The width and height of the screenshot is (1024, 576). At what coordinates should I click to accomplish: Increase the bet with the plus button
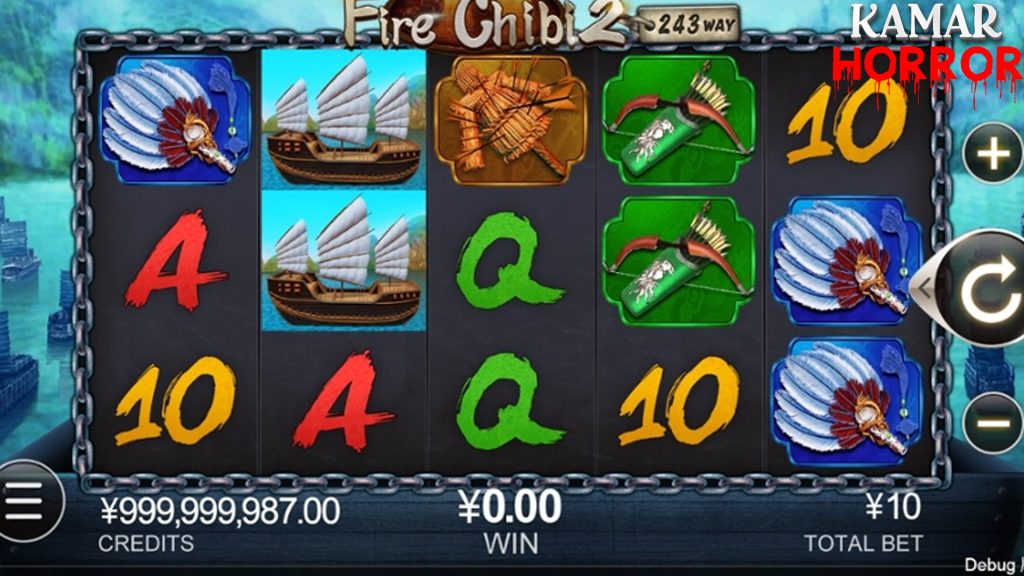point(993,155)
